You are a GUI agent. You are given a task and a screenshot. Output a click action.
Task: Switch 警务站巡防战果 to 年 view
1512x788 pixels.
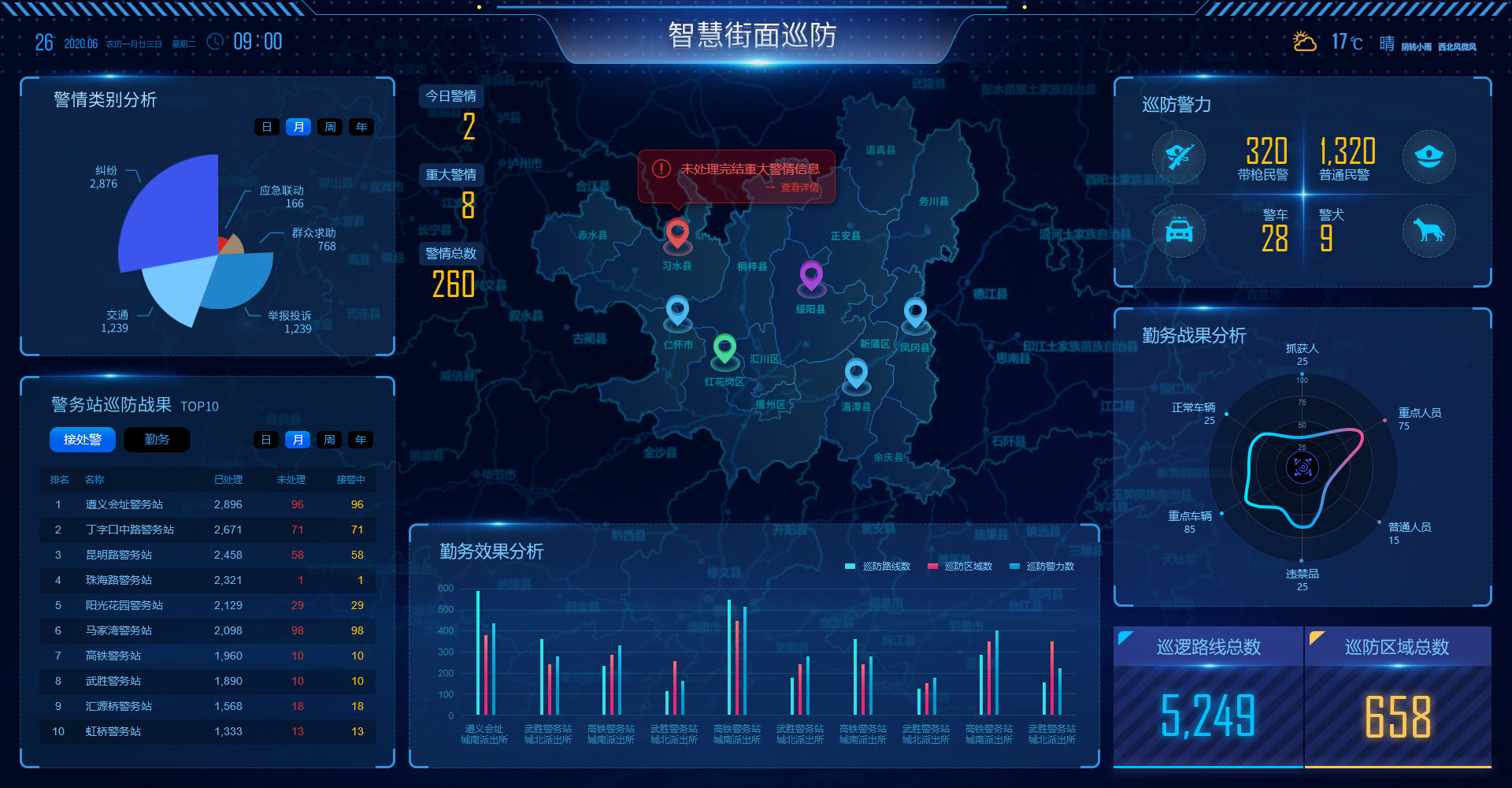pyautogui.click(x=360, y=440)
